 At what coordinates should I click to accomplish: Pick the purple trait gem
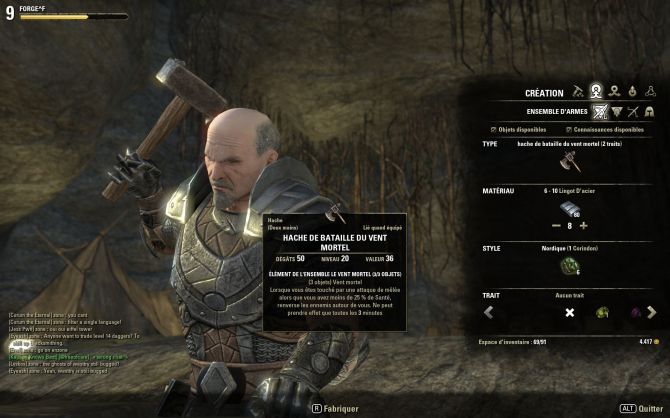tap(636, 313)
